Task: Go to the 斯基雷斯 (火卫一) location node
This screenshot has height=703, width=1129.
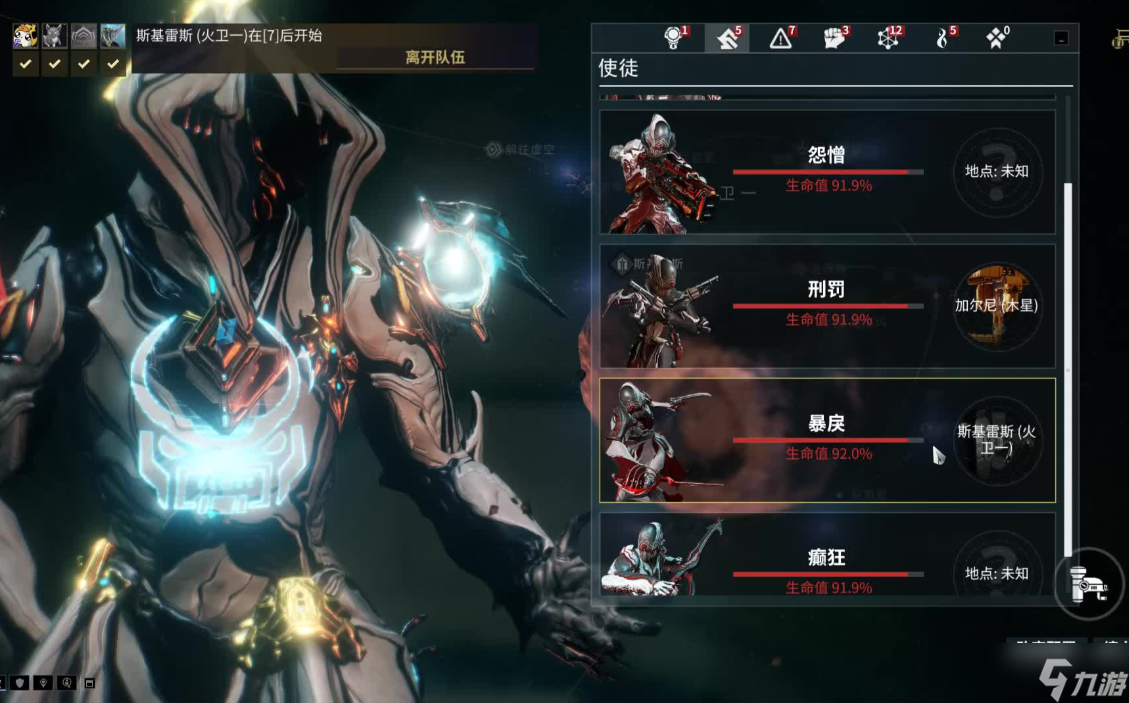Action: [996, 440]
